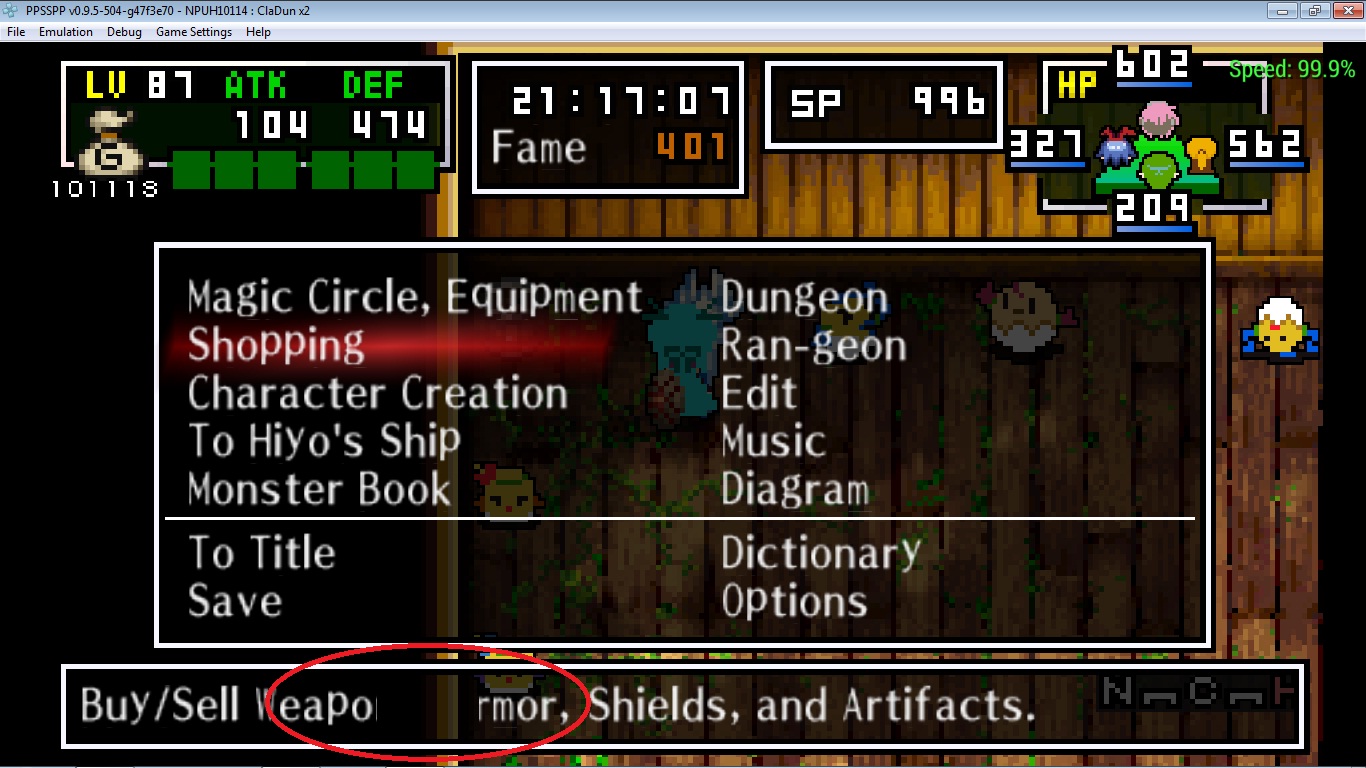Viewport: 1366px width, 768px height.
Task: Open the Diagram entry
Action: coord(795,490)
